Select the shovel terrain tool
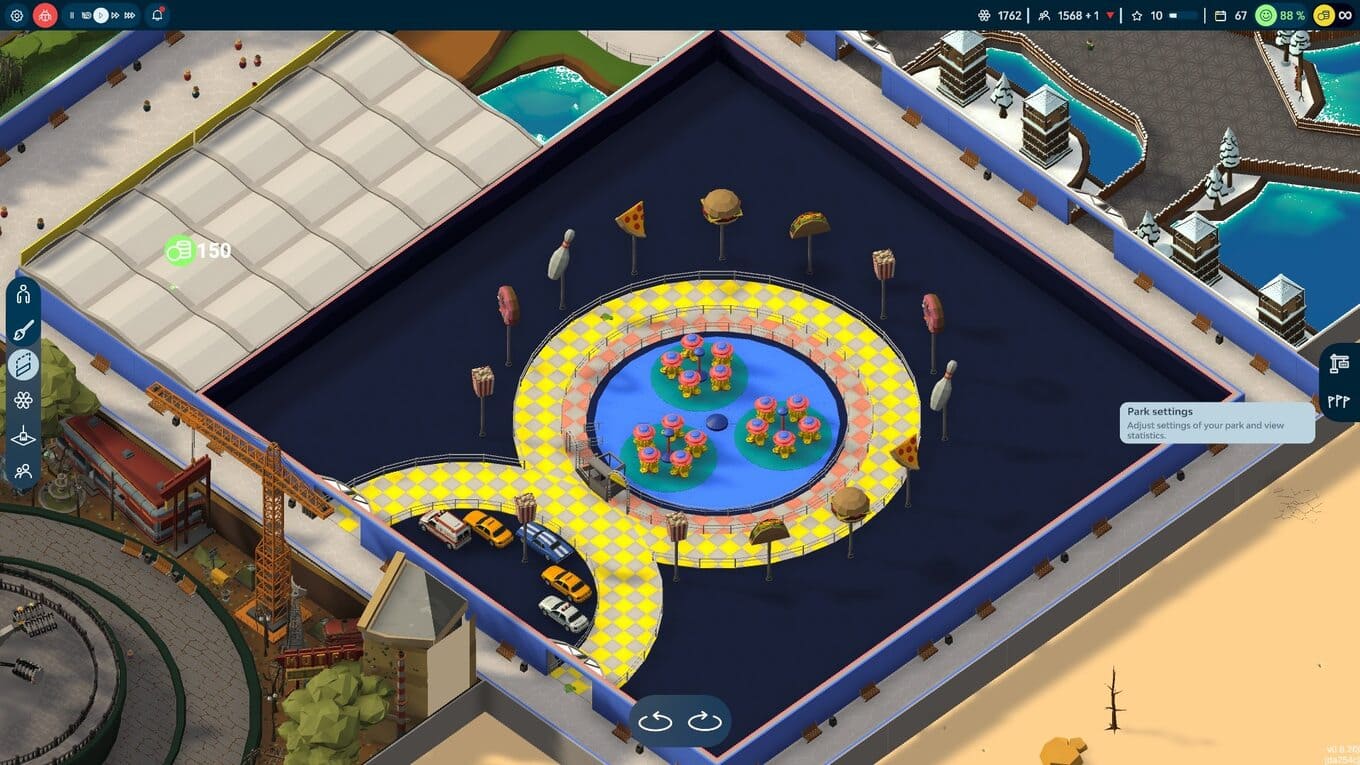The image size is (1360, 765). coord(24,436)
